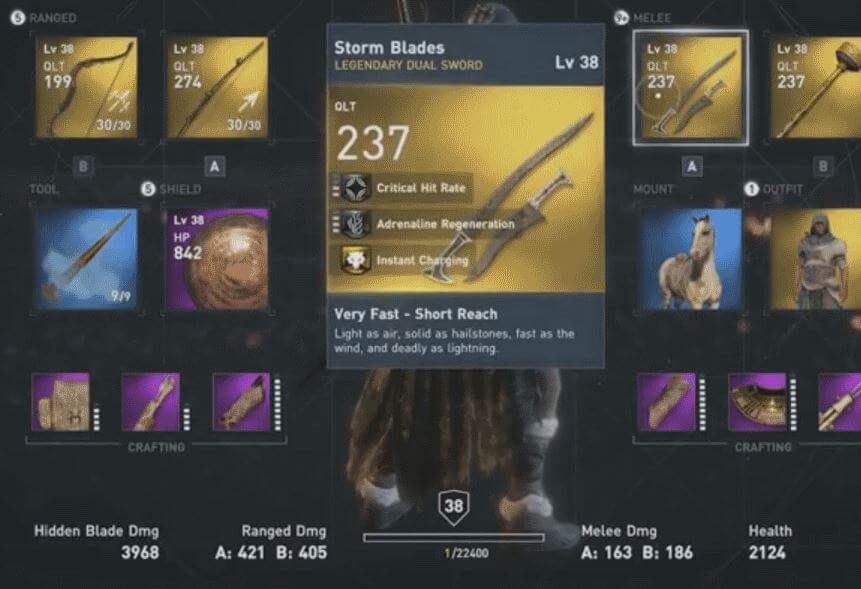Open the horse mount slot
861x589 pixels.
[x=690, y=258]
